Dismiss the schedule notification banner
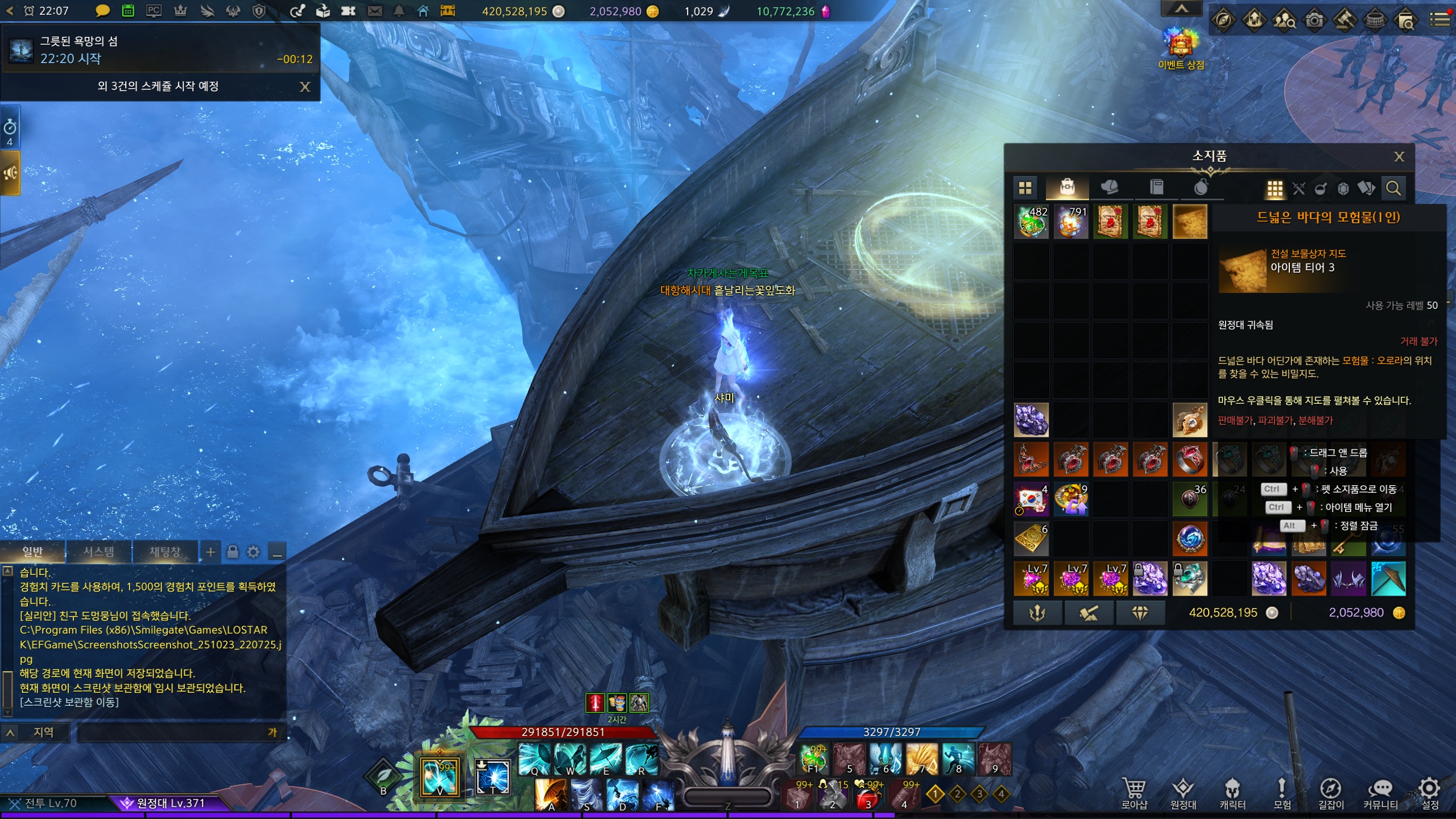Screen dimensions: 1456x819 click(x=305, y=86)
